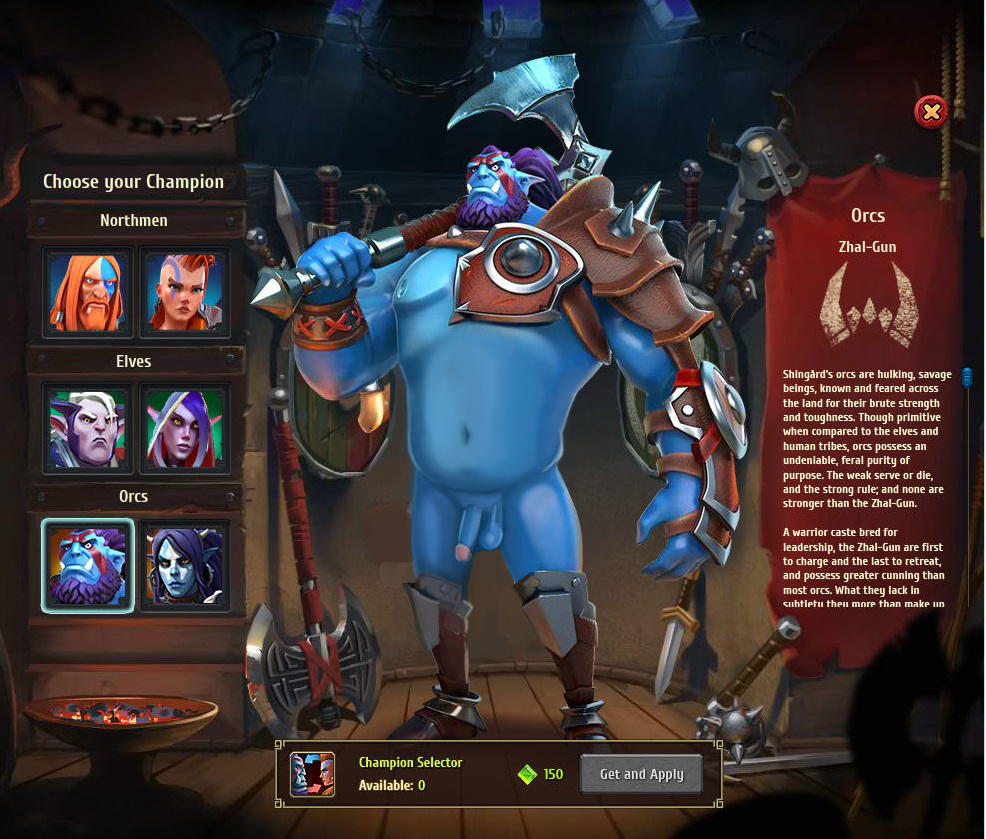Select the blue Orc male champion portrait

pyautogui.click(x=88, y=565)
